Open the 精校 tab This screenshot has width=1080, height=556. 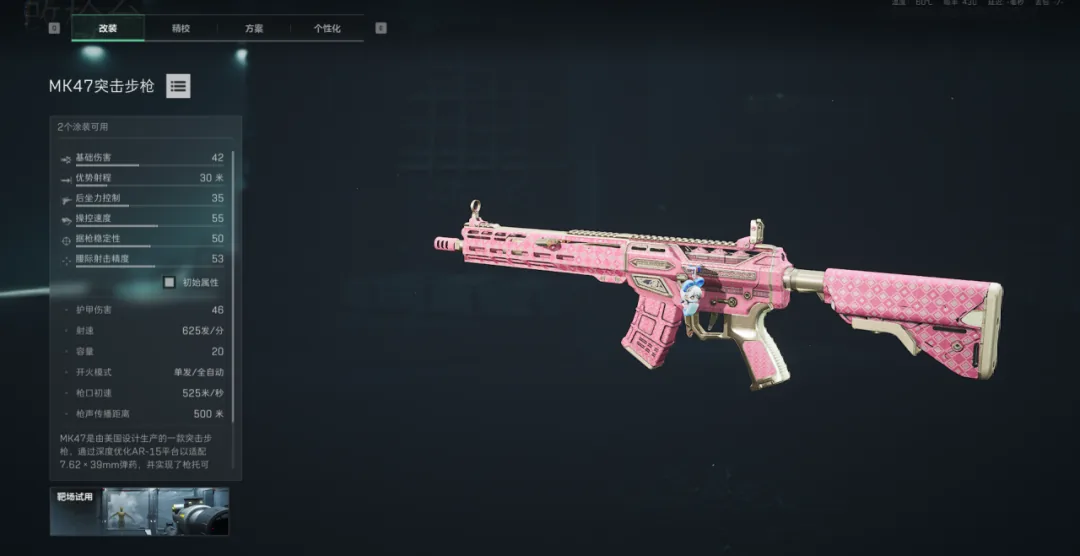click(x=181, y=28)
